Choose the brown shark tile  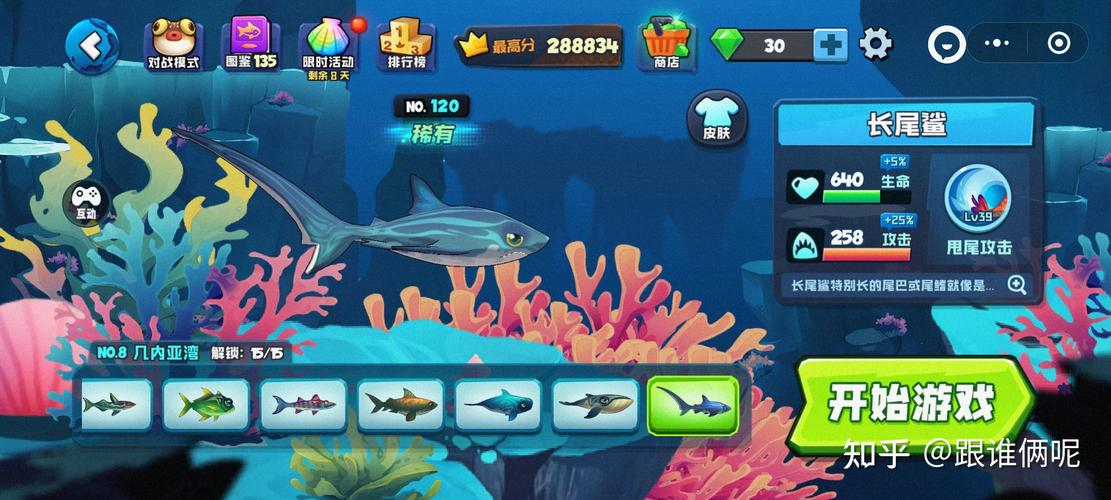(x=401, y=405)
